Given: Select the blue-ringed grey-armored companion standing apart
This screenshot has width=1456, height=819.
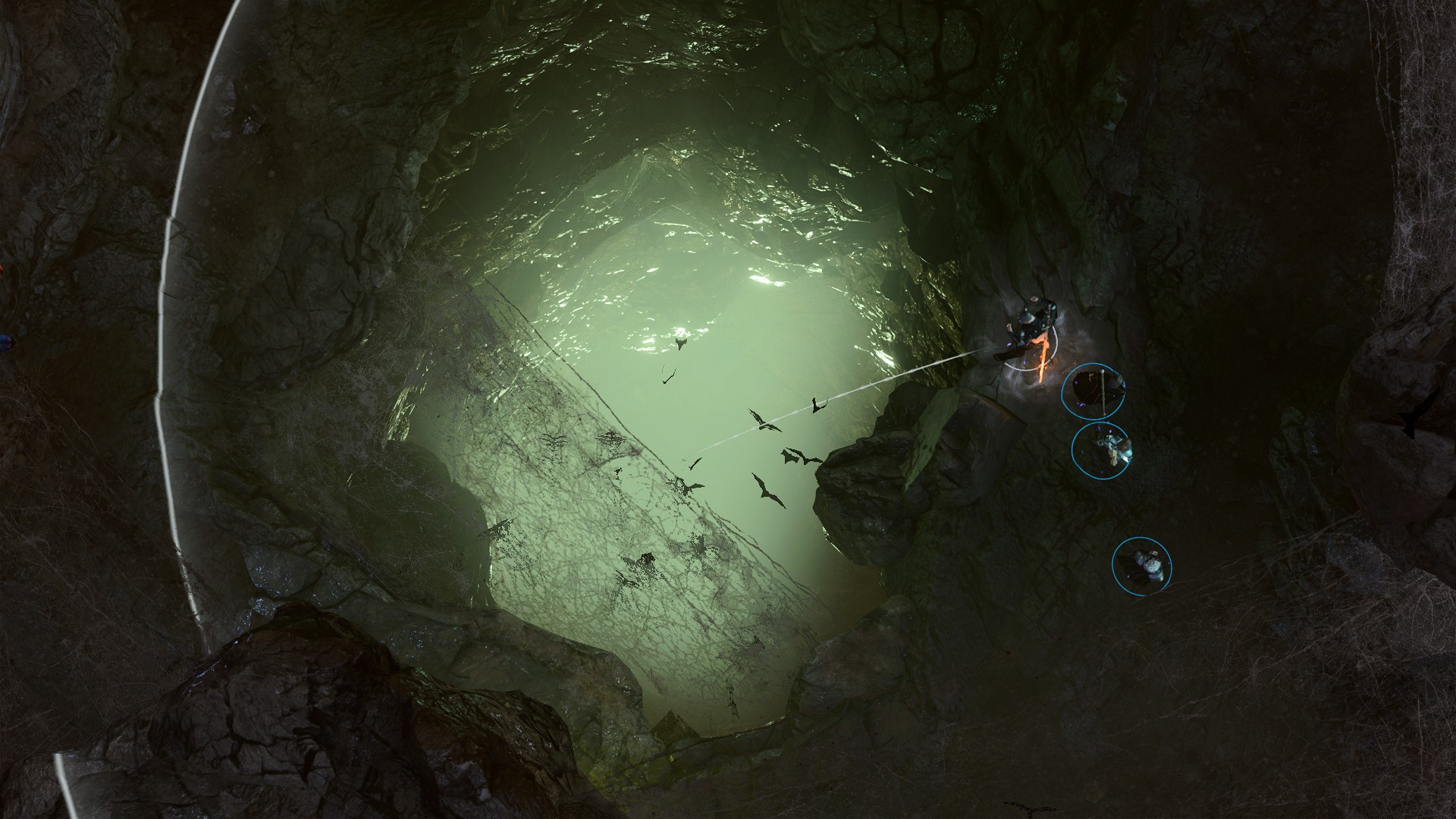Looking at the screenshot, I should click(1142, 565).
